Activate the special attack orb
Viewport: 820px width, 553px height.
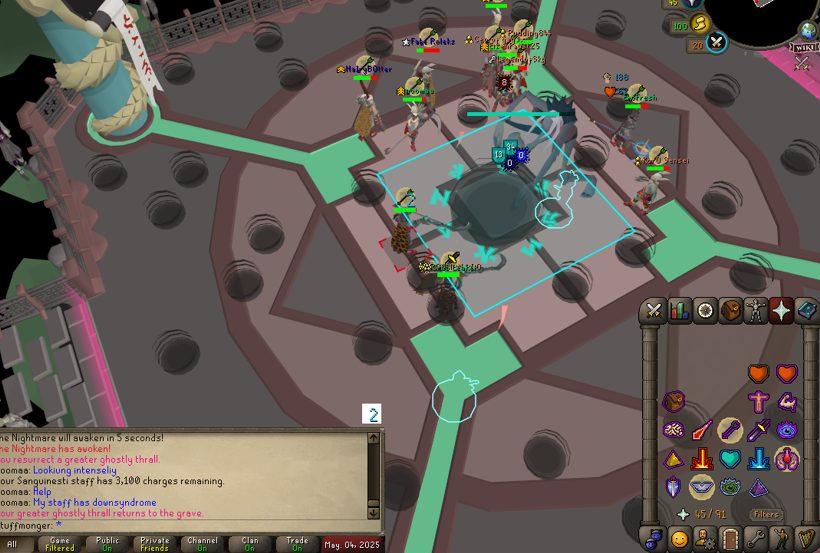[x=717, y=42]
